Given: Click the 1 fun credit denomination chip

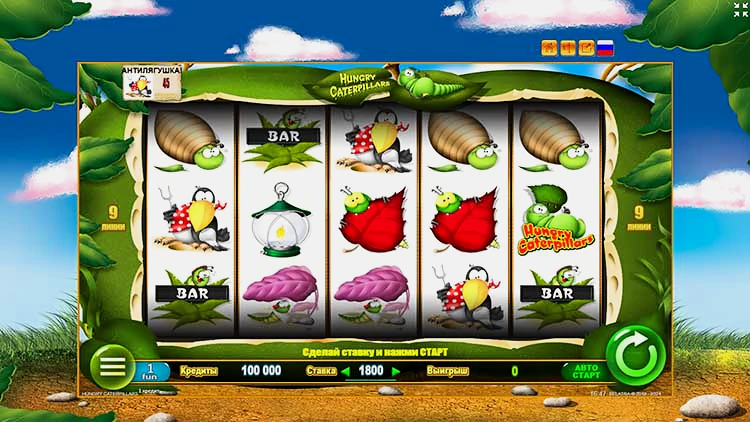Looking at the screenshot, I should [151, 371].
